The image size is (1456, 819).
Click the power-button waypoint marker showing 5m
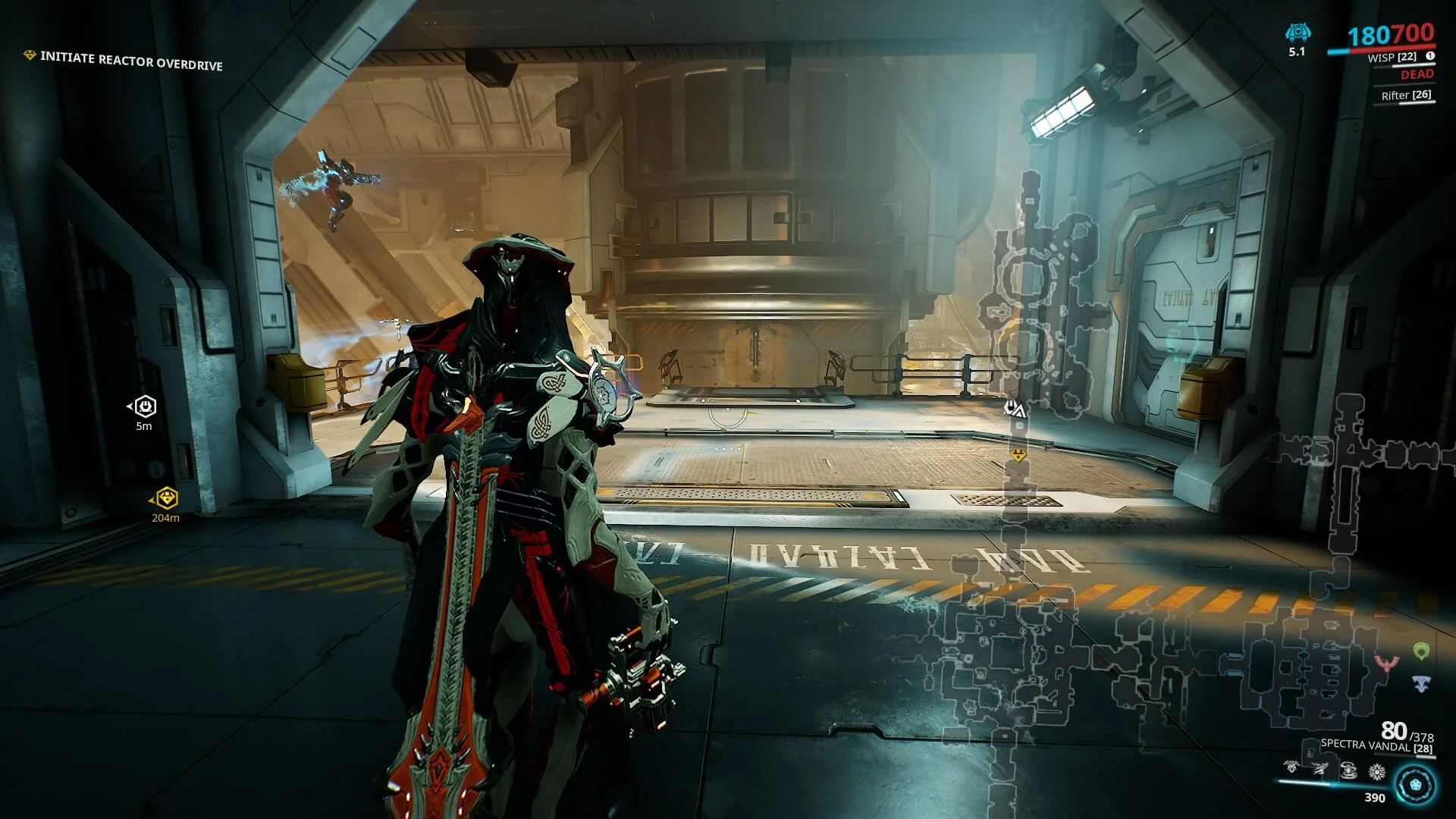tap(145, 406)
